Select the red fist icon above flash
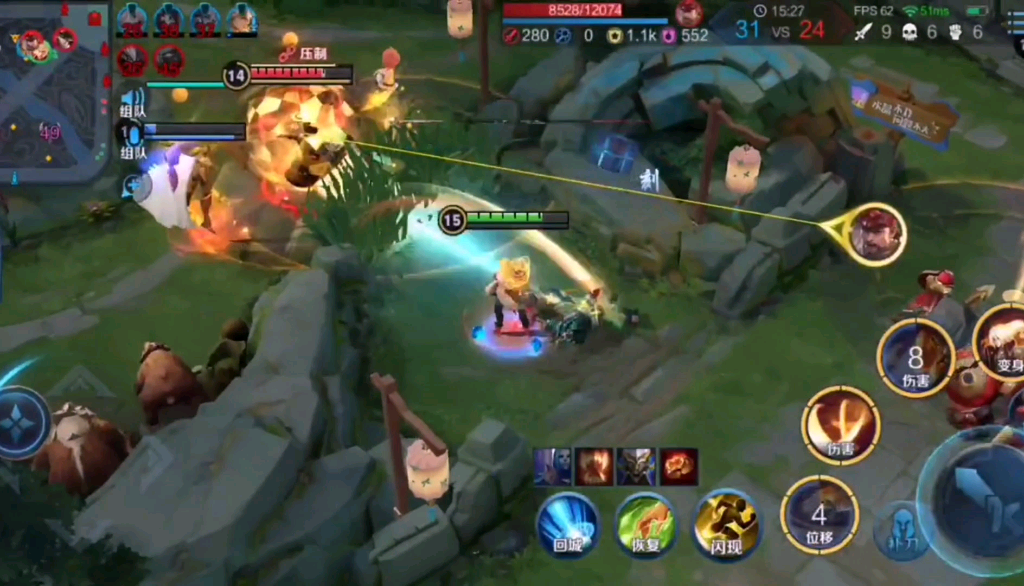Viewport: 1024px width, 586px height. (679, 467)
